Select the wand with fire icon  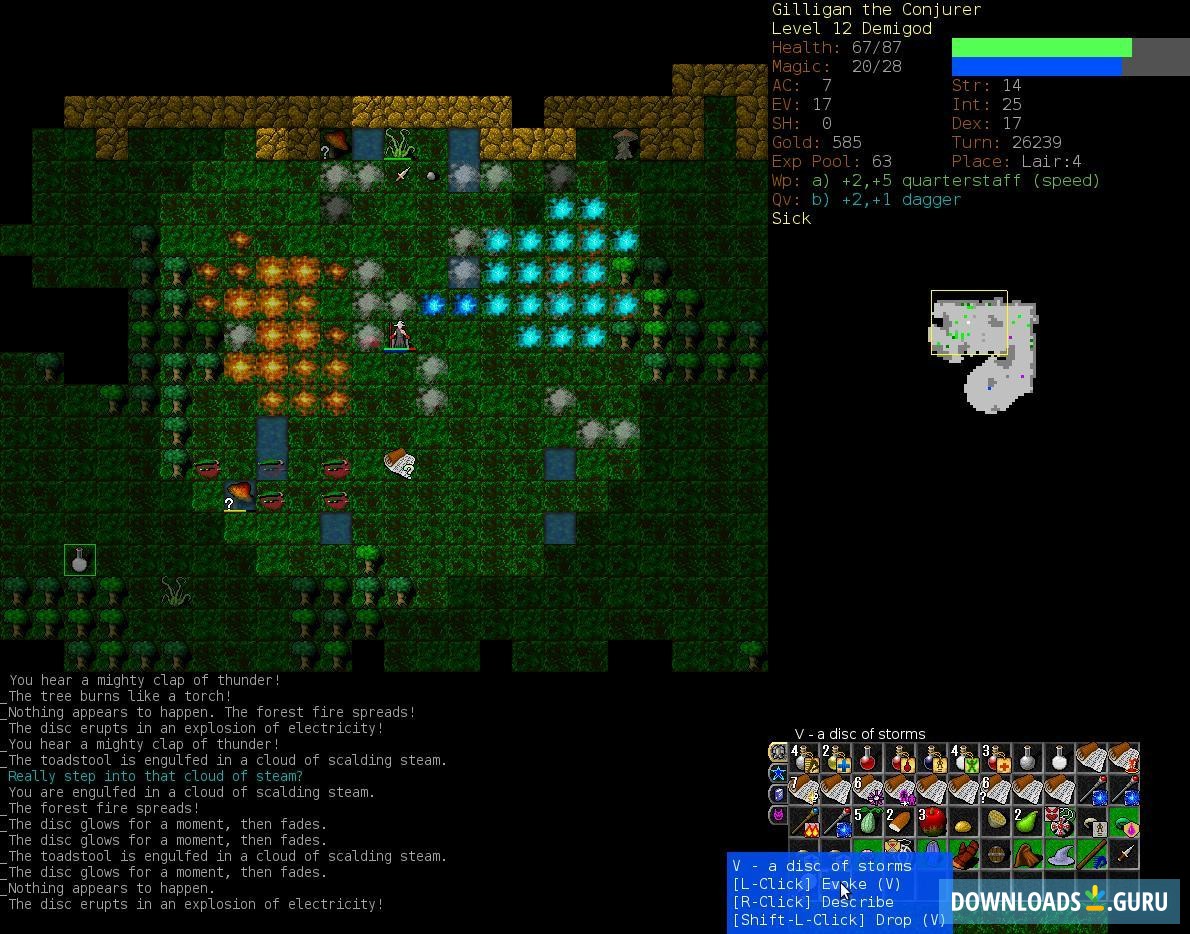tap(803, 822)
